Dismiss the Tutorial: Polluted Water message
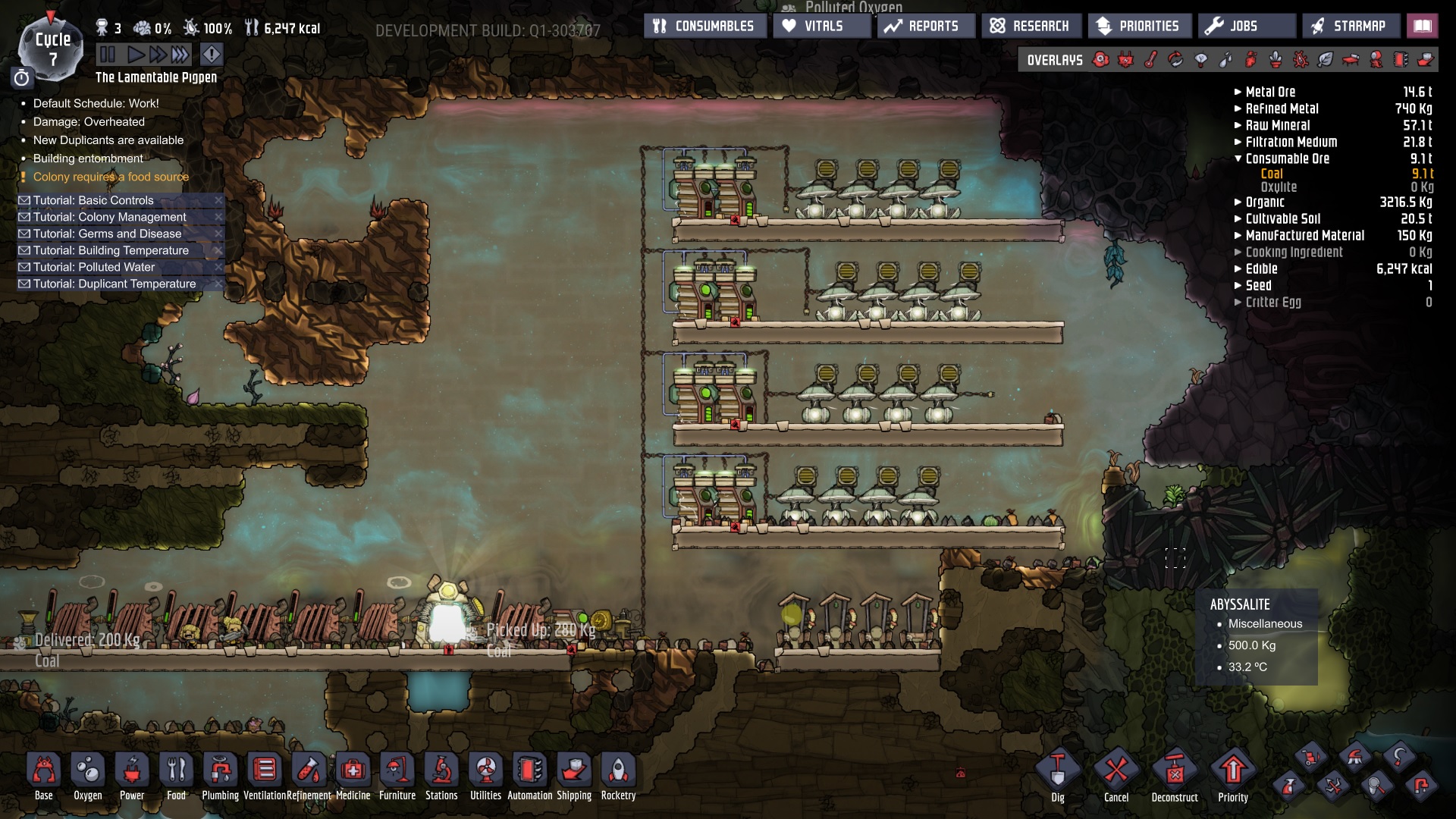Image resolution: width=1456 pixels, height=819 pixels. click(218, 267)
